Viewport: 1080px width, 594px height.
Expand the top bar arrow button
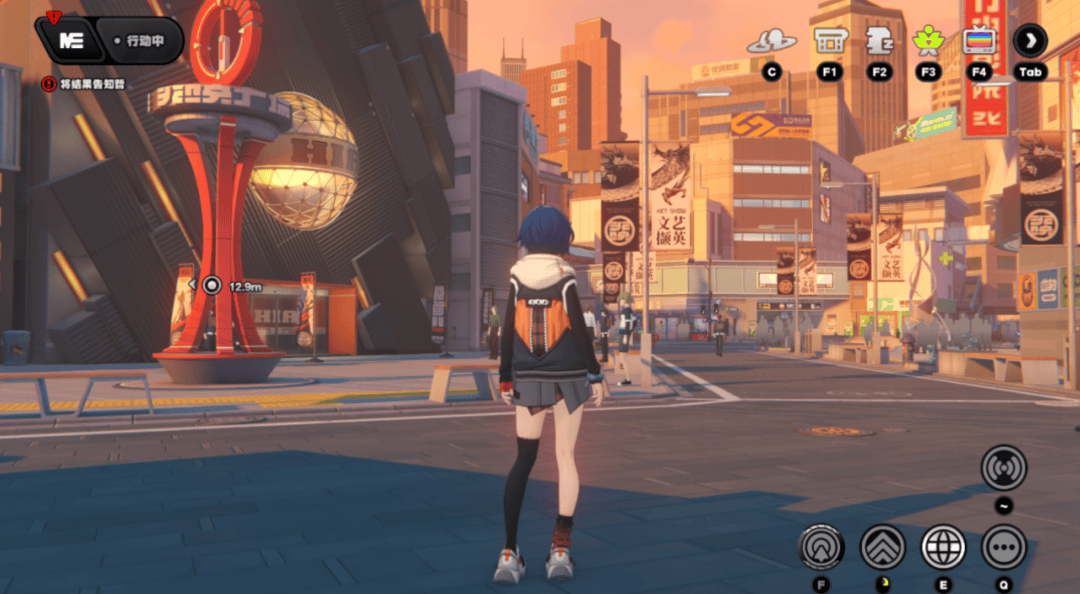tap(1030, 41)
